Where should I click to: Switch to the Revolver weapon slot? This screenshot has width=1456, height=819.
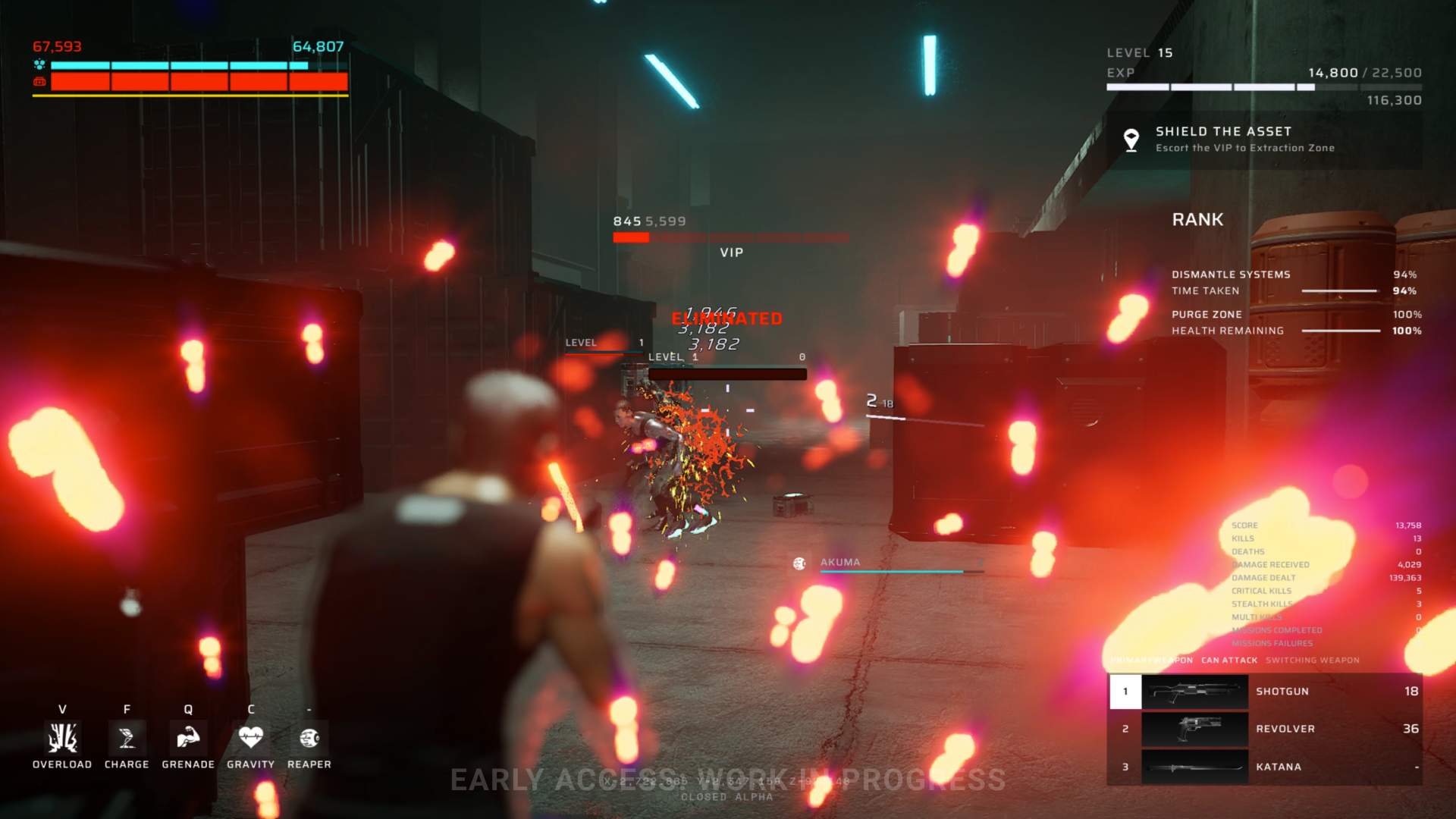(1264, 729)
